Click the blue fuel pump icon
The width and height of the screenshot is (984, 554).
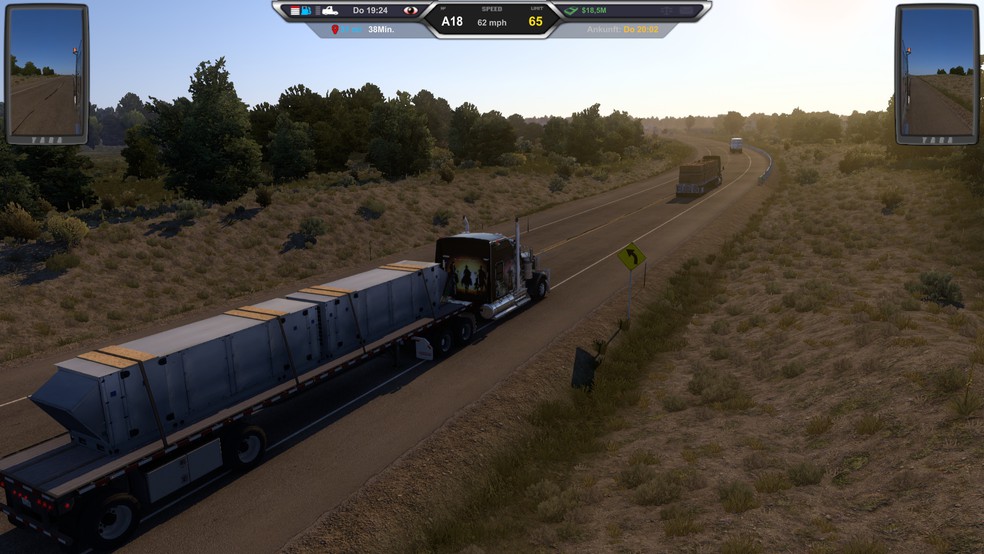pyautogui.click(x=306, y=10)
